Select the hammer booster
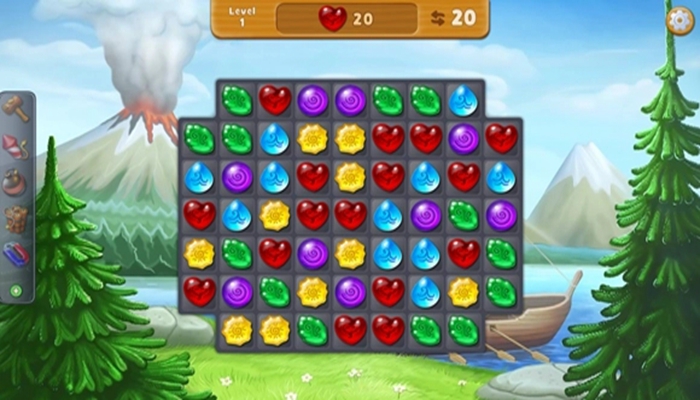Viewport: 700px width, 400px height. 16,108
